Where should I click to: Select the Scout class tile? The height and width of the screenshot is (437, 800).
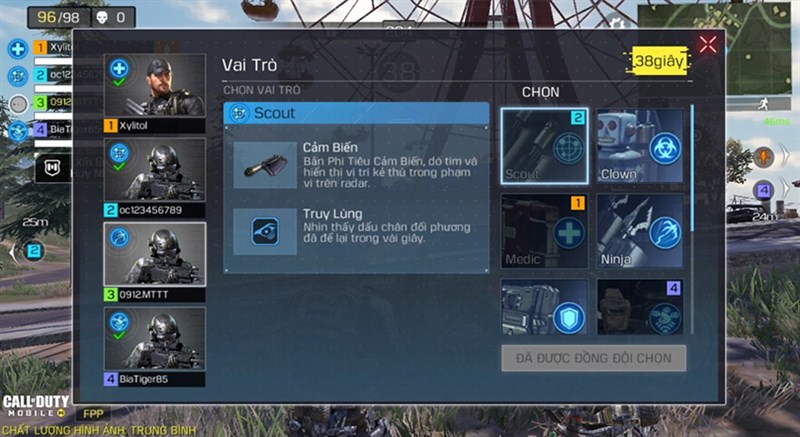pos(544,146)
